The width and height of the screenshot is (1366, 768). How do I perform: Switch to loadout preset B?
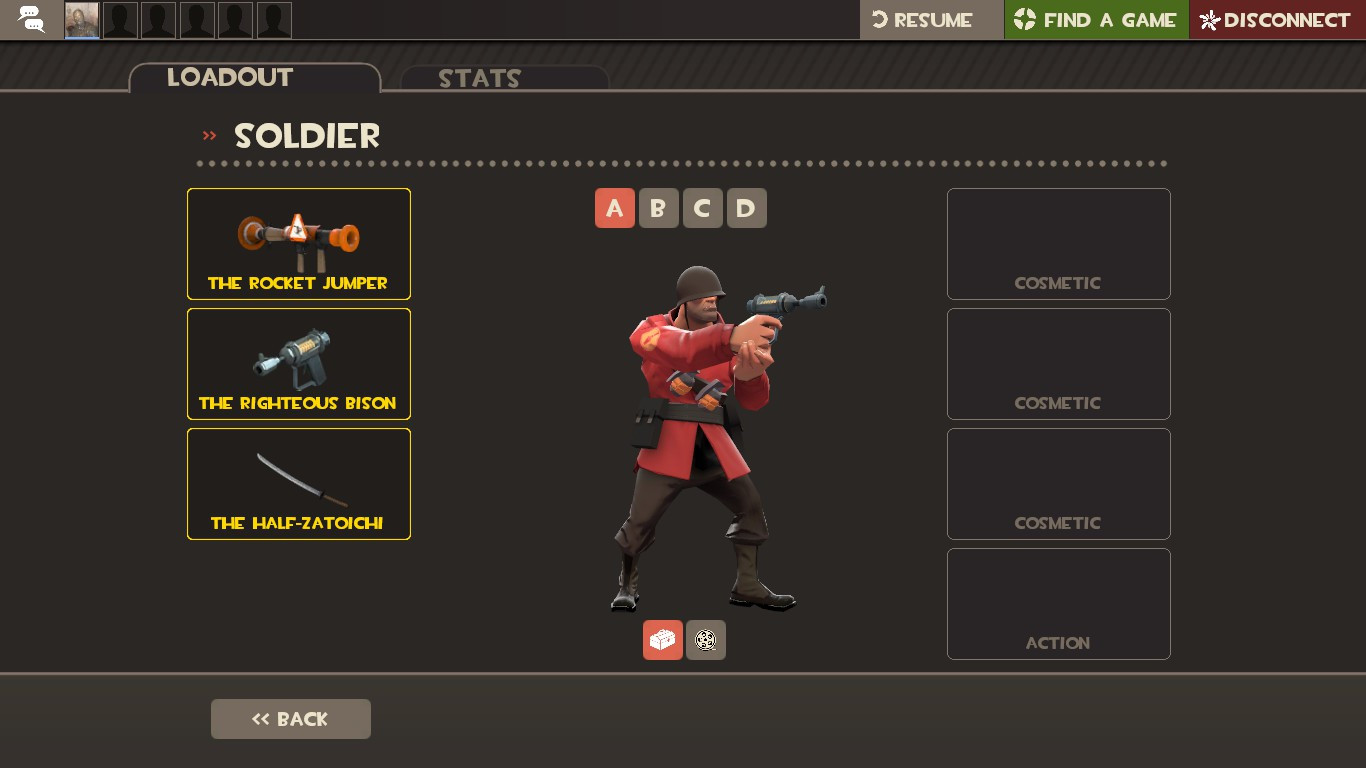tap(659, 208)
